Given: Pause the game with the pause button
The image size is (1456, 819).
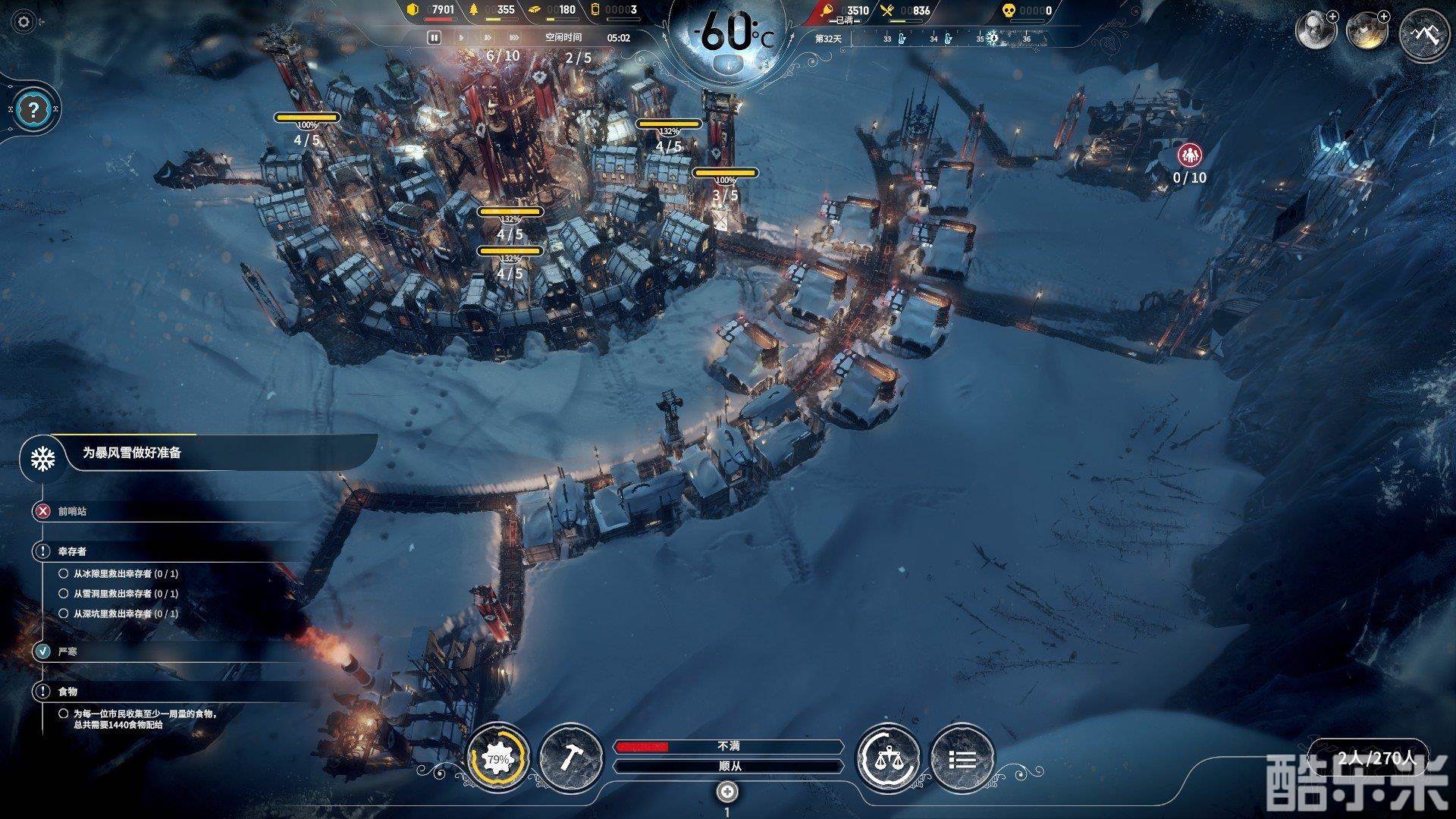Looking at the screenshot, I should [x=434, y=37].
